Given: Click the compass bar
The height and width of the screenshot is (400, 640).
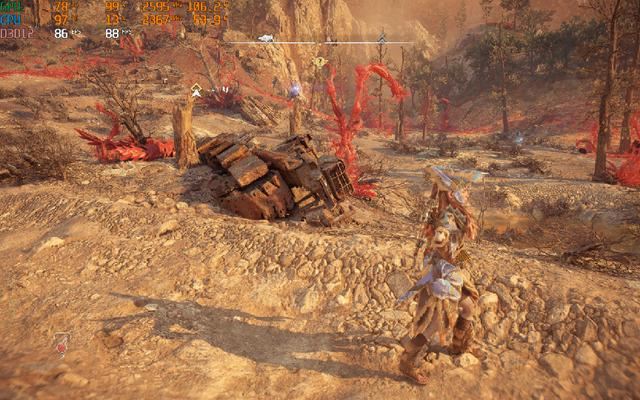Looking at the screenshot, I should (320, 42).
